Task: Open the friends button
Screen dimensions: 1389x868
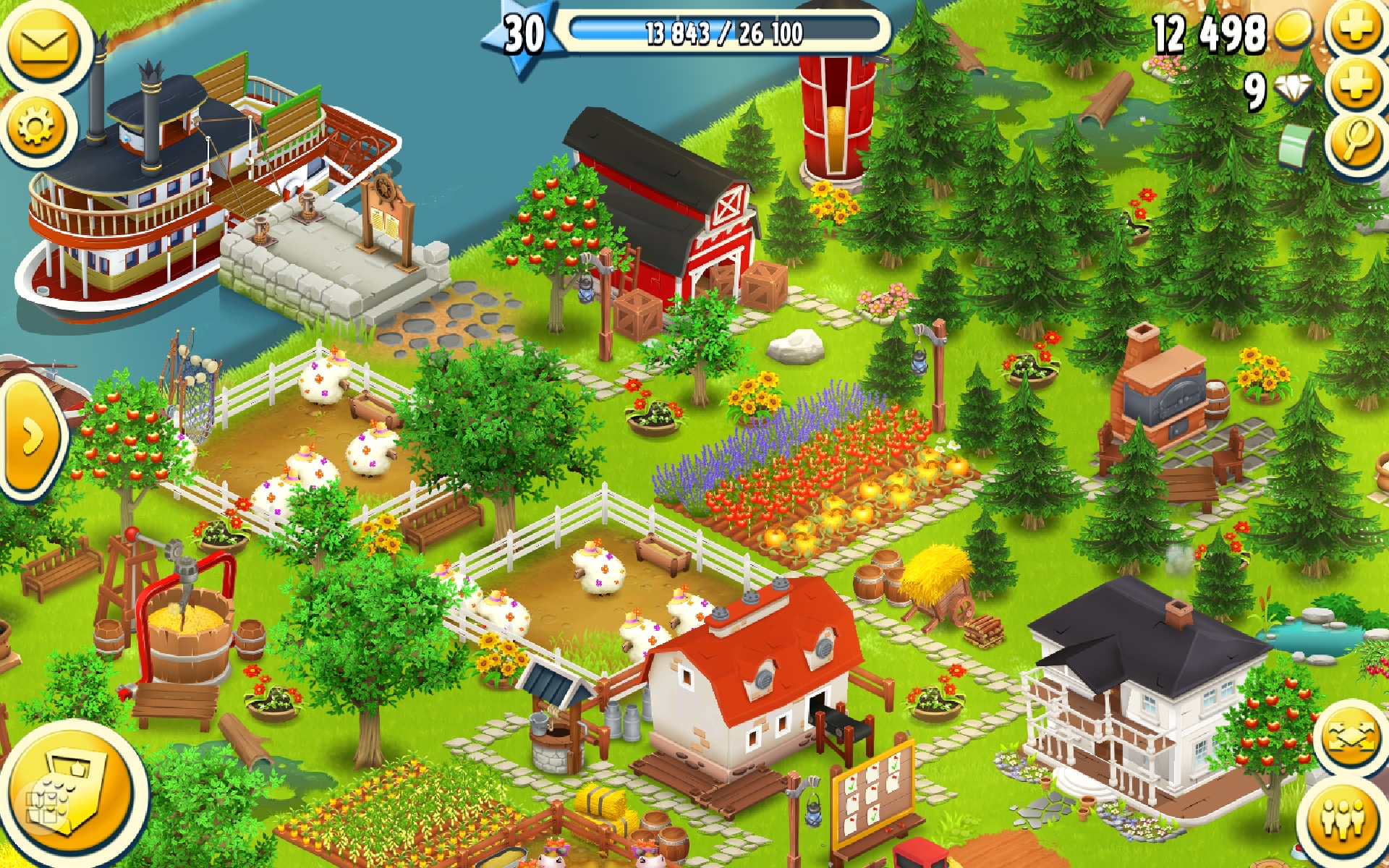Action: [1344, 819]
